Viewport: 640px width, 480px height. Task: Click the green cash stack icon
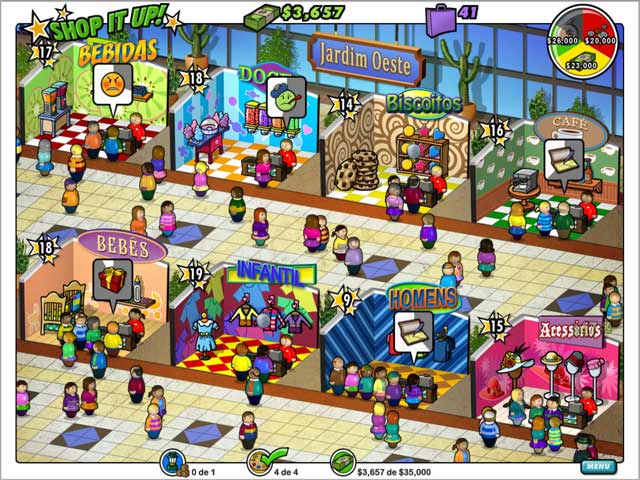point(262,14)
